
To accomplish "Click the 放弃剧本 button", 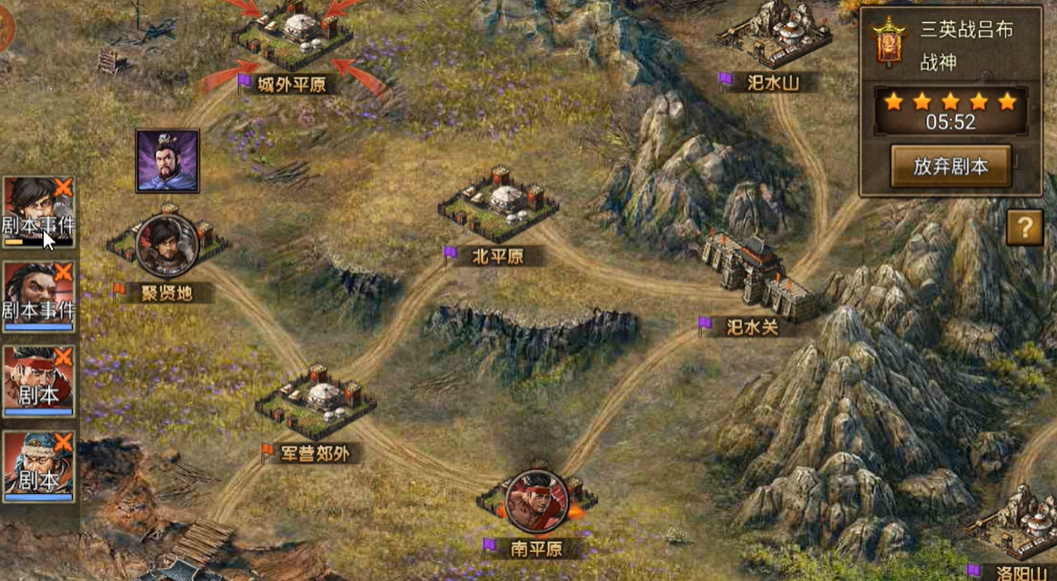I will [950, 166].
